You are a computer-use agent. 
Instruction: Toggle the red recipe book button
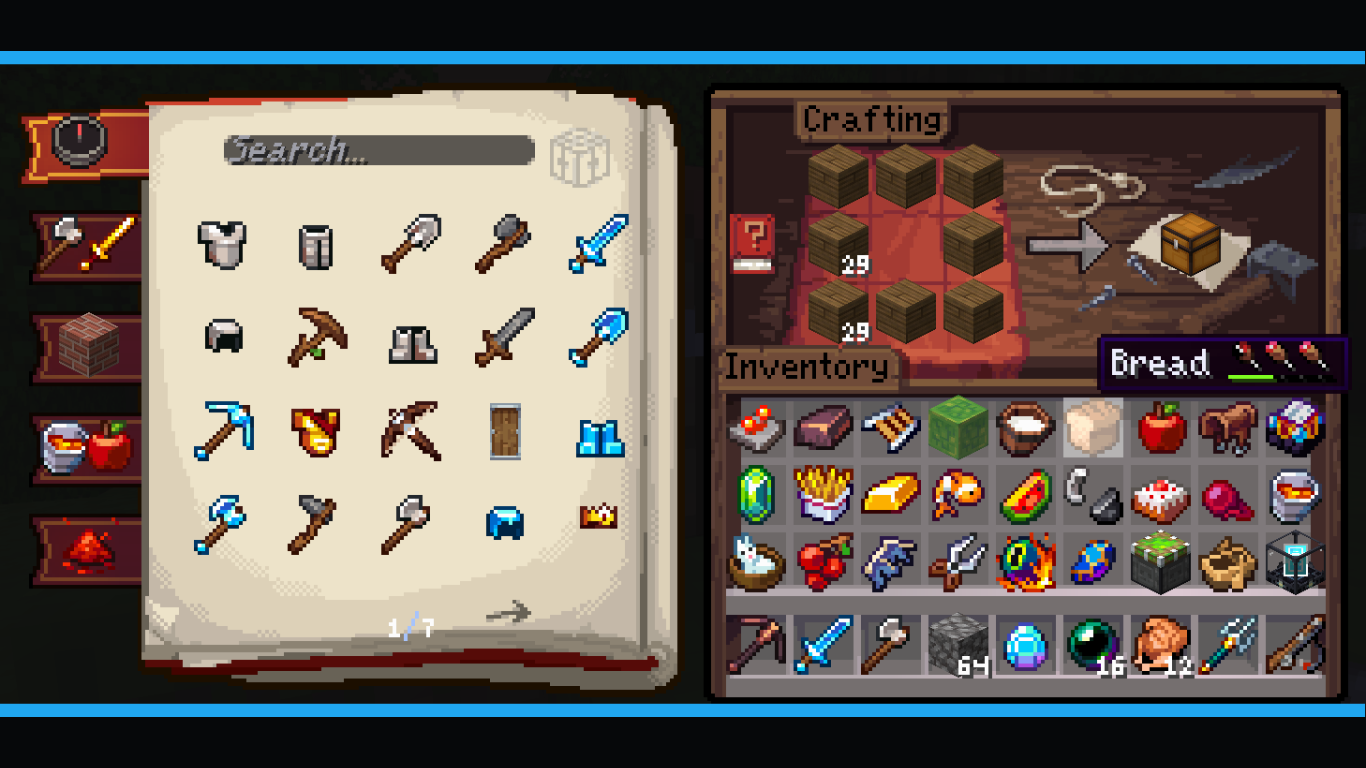point(753,244)
